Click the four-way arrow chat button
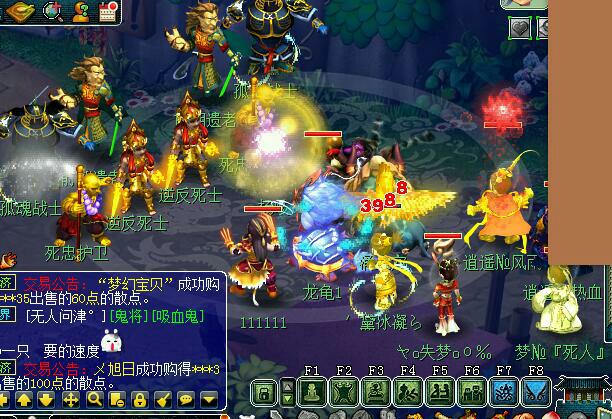The height and width of the screenshot is (419, 612). coord(70,400)
